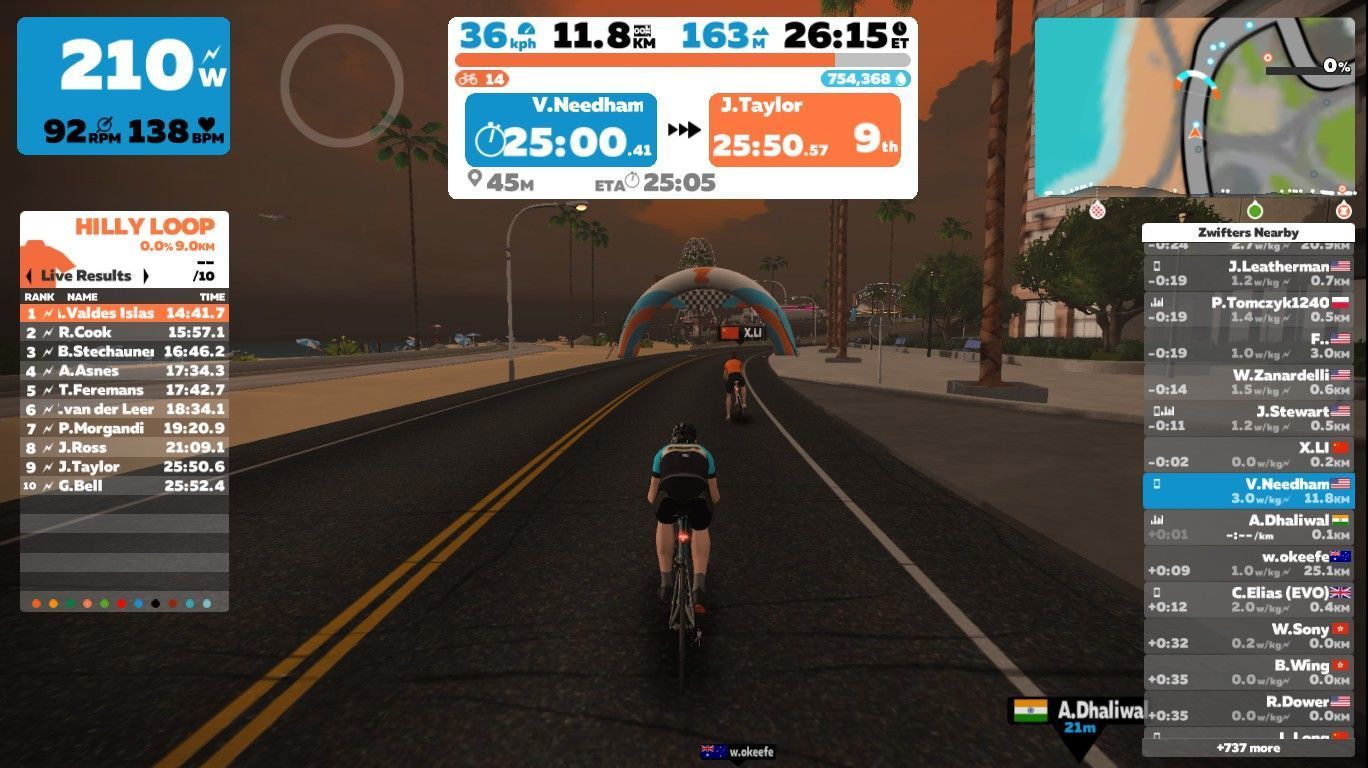The height and width of the screenshot is (768, 1368).
Task: Expand the "+737 more" riders entry
Action: coord(1248,748)
